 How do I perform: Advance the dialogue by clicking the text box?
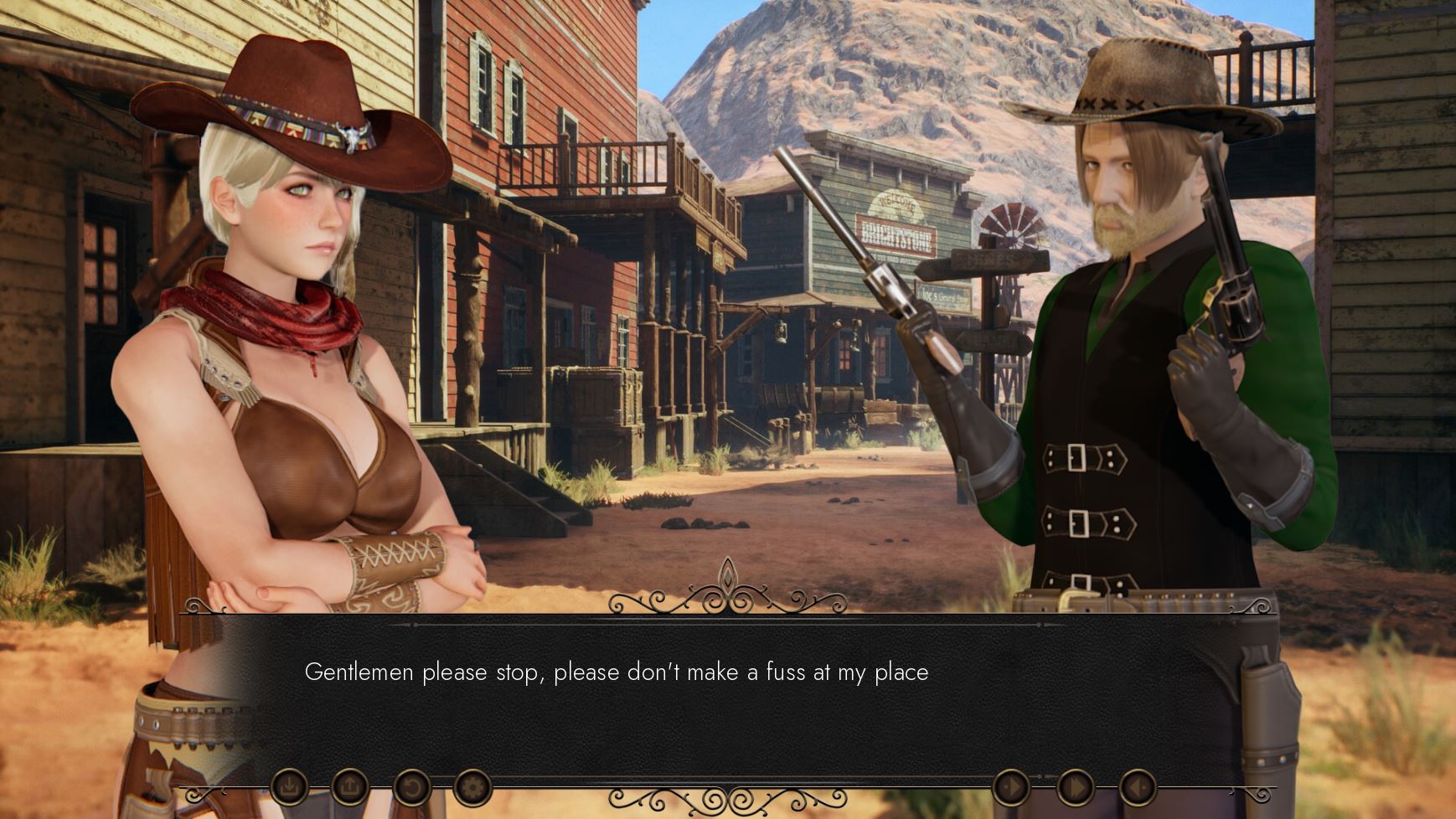tap(727, 695)
